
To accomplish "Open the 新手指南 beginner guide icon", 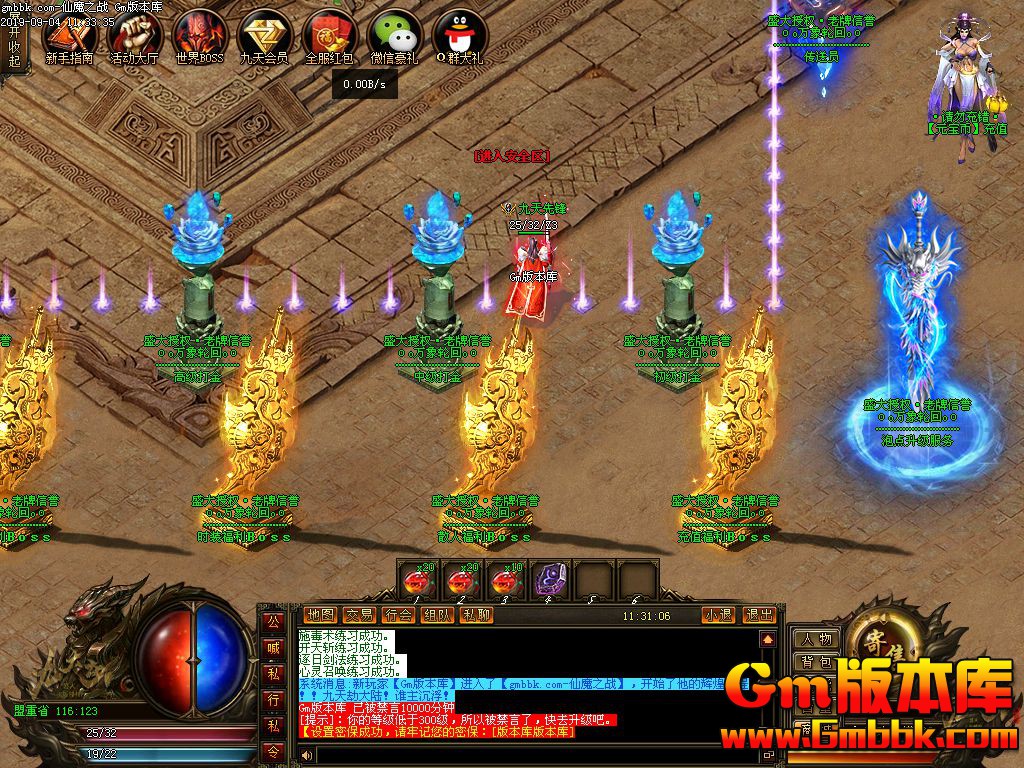I will (x=69, y=37).
